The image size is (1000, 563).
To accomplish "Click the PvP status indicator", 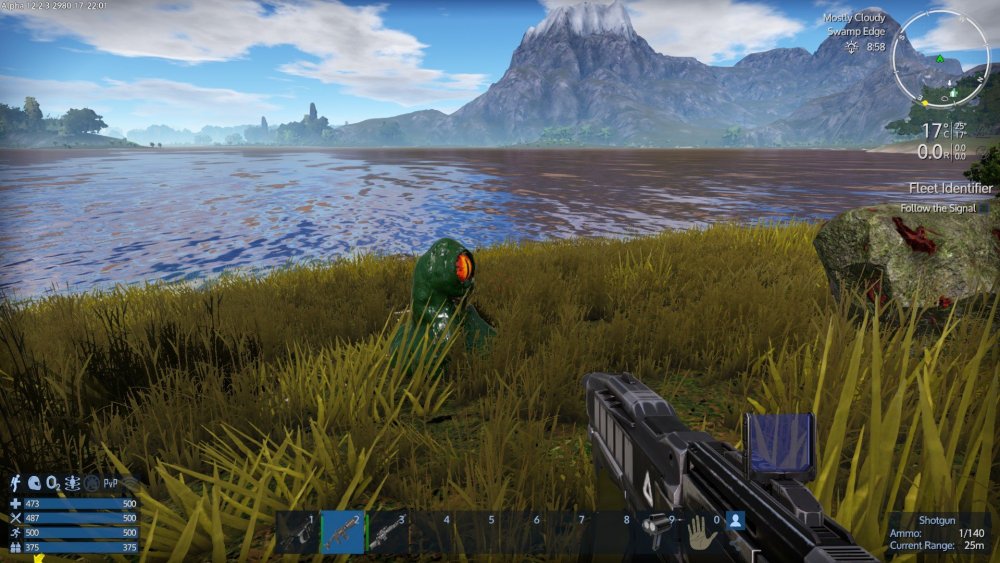I will pyautogui.click(x=111, y=482).
